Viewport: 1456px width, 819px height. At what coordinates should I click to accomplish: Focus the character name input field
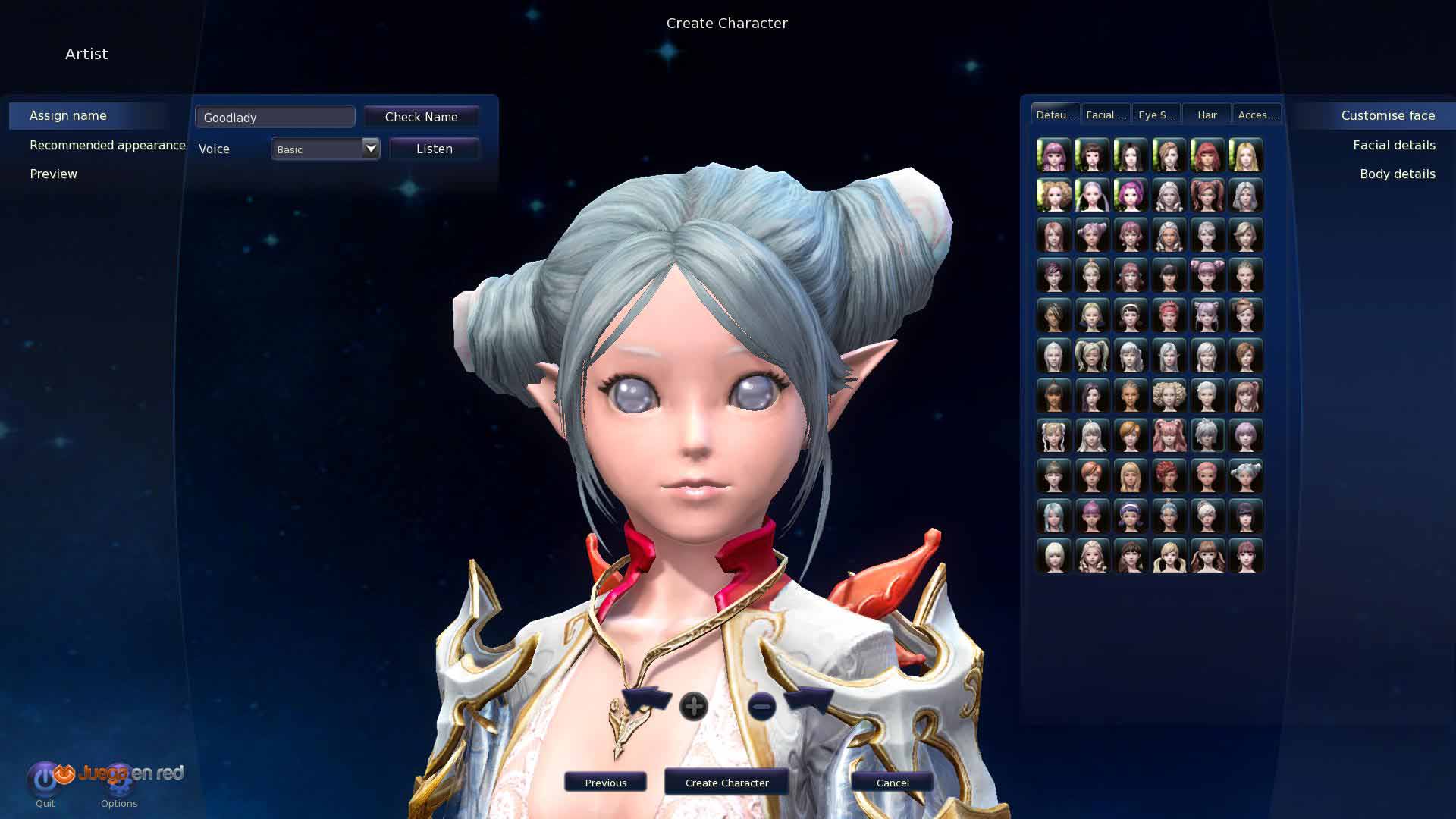click(x=275, y=117)
